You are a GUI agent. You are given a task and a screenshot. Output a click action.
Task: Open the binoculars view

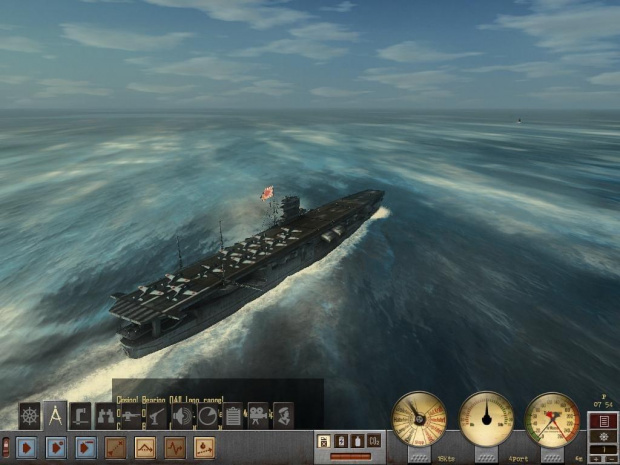coord(106,415)
